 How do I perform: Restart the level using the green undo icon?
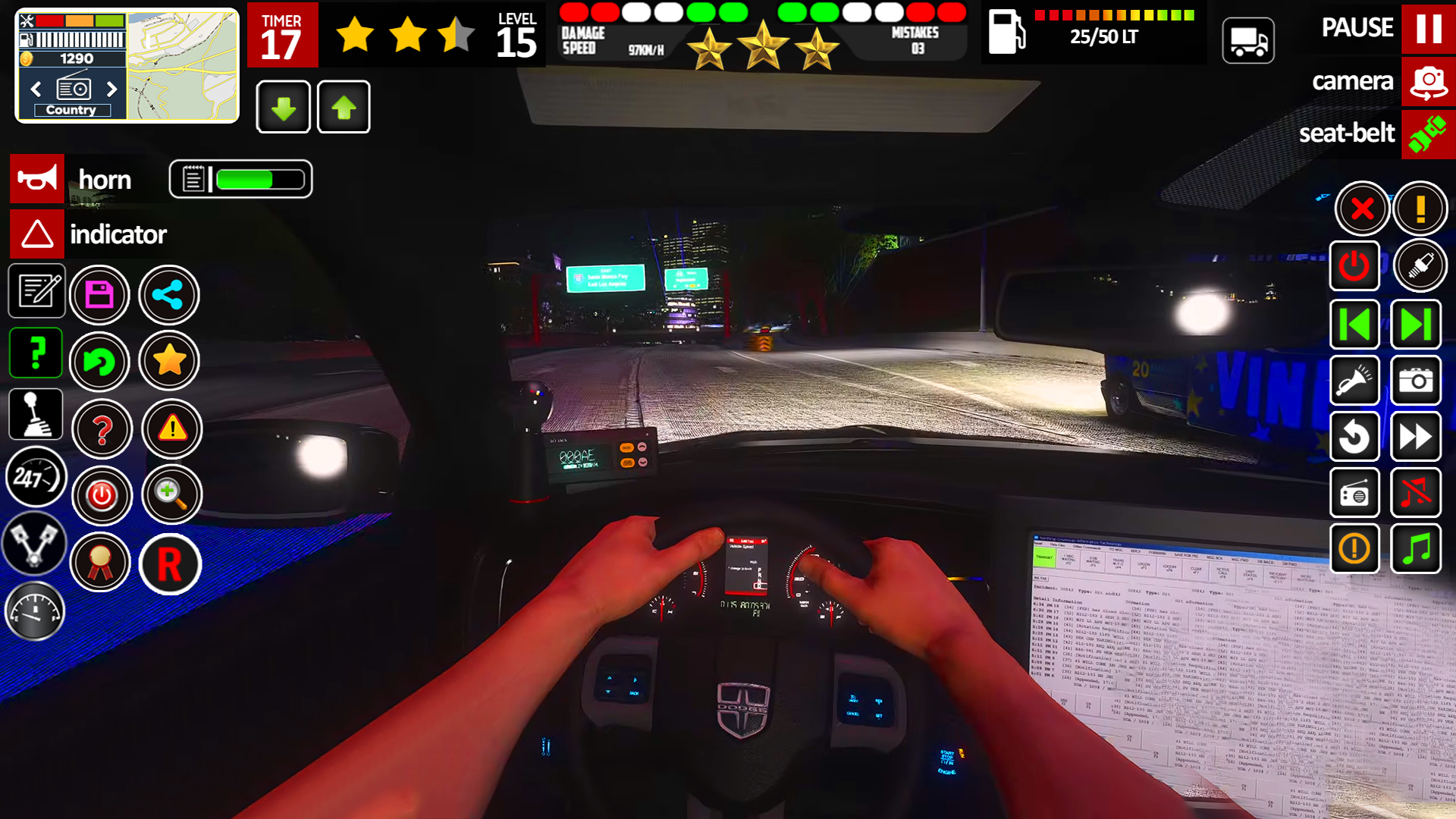pyautogui.click(x=99, y=362)
